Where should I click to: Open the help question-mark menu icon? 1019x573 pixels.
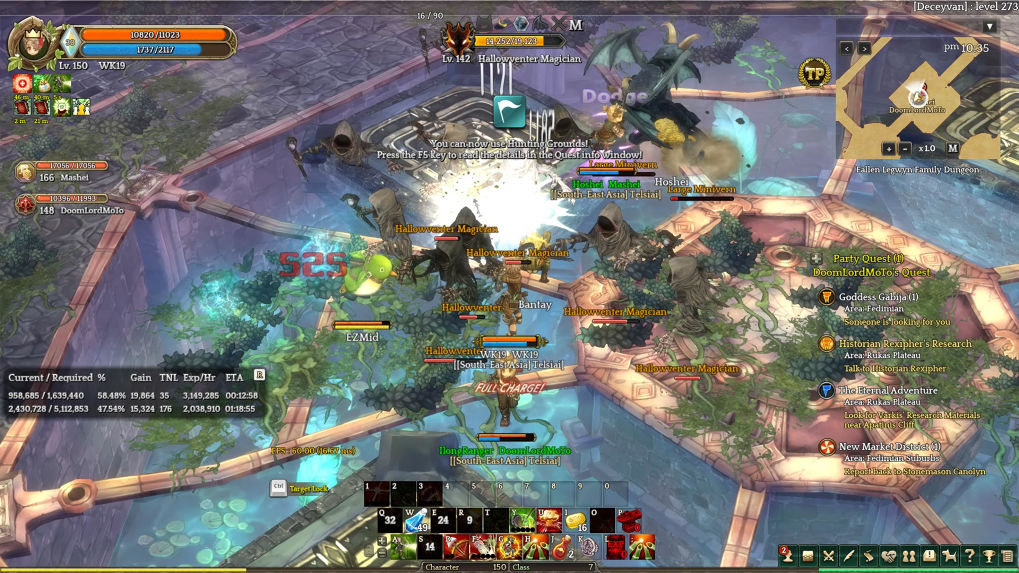969,556
